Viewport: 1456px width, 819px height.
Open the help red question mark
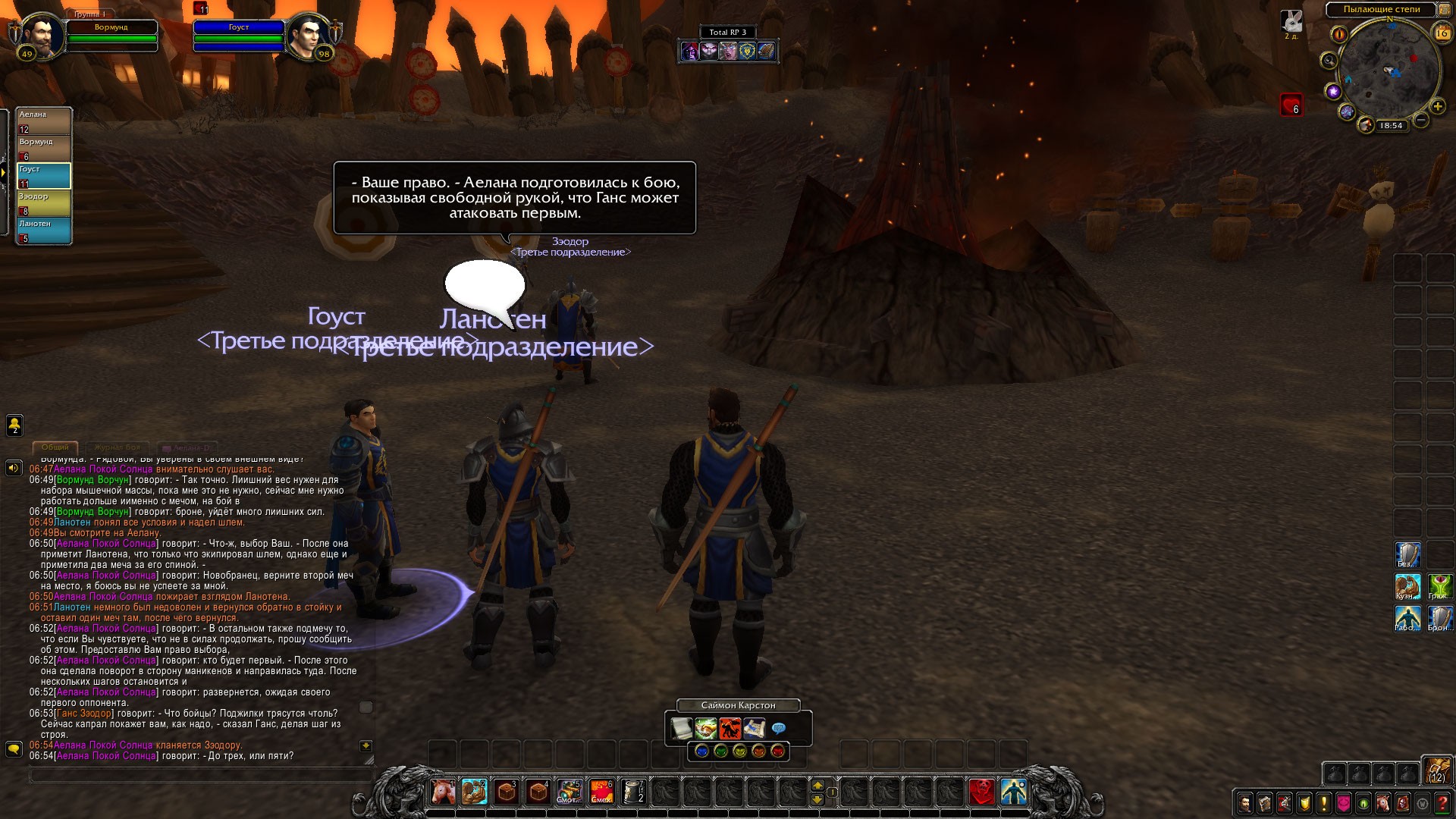coord(1442,802)
